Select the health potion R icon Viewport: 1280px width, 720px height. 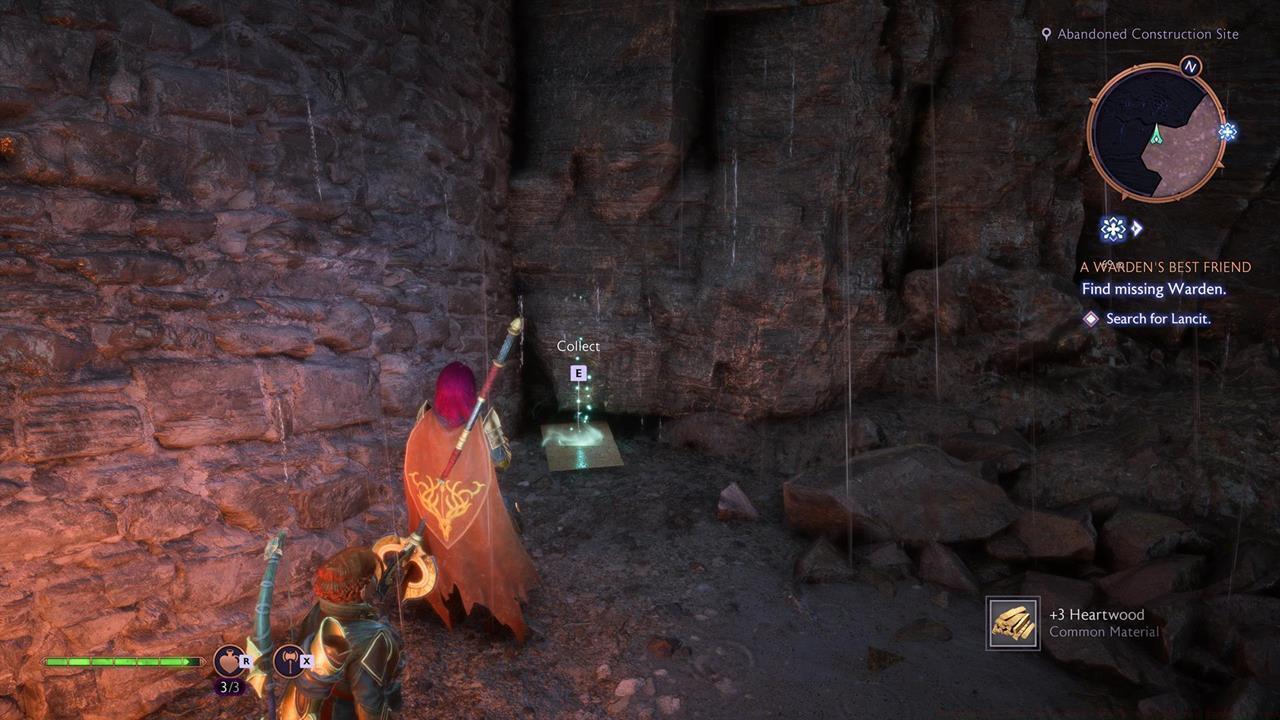(x=227, y=660)
